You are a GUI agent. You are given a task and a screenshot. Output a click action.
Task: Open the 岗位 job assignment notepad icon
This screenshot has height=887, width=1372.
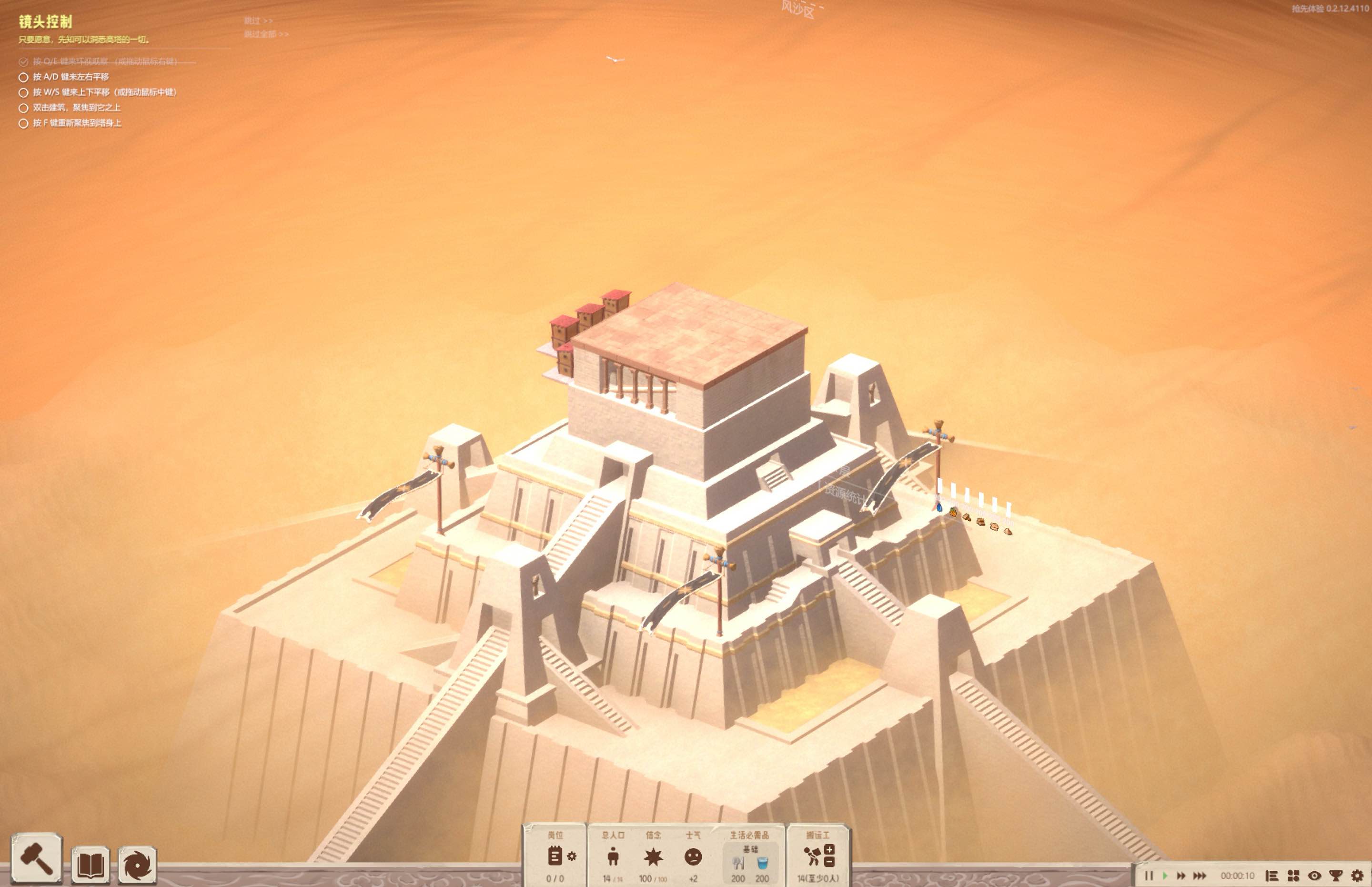[556, 857]
